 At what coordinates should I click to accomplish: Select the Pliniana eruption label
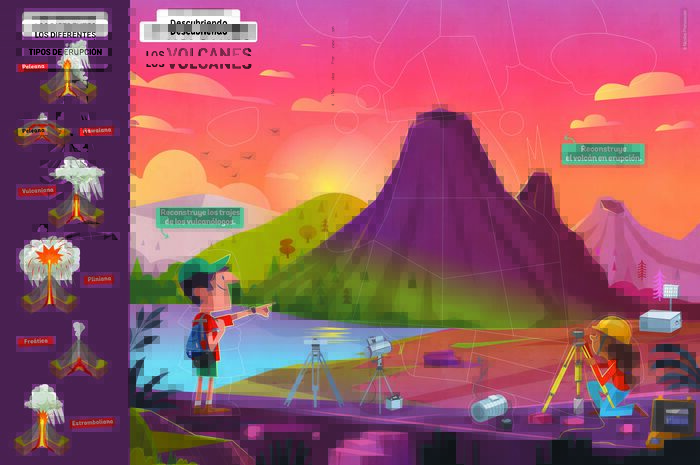click(98, 279)
